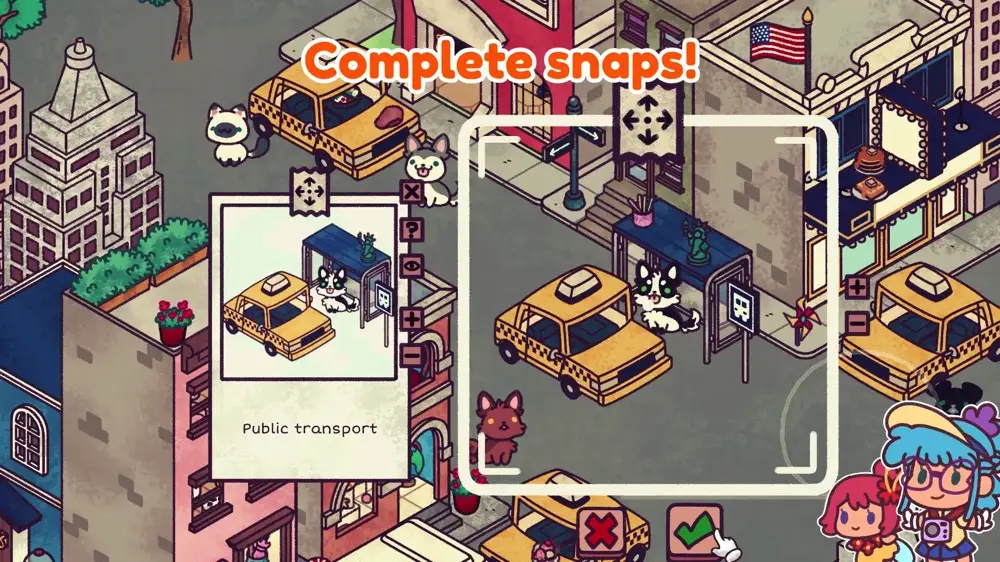Zoom out the camera frame with minus
1000x562 pixels.
tap(857, 323)
